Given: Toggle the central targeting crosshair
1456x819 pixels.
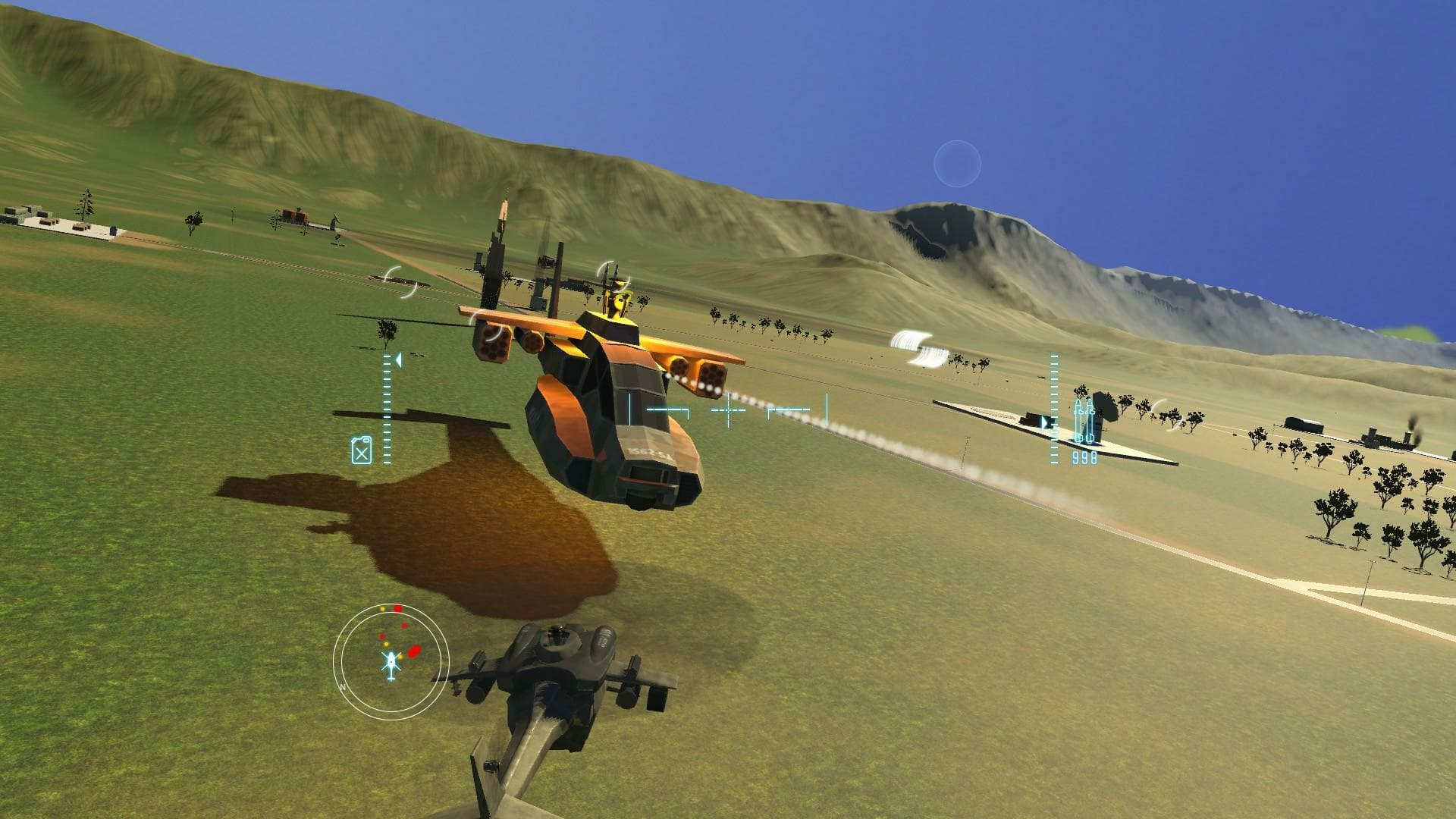Looking at the screenshot, I should 728,409.
